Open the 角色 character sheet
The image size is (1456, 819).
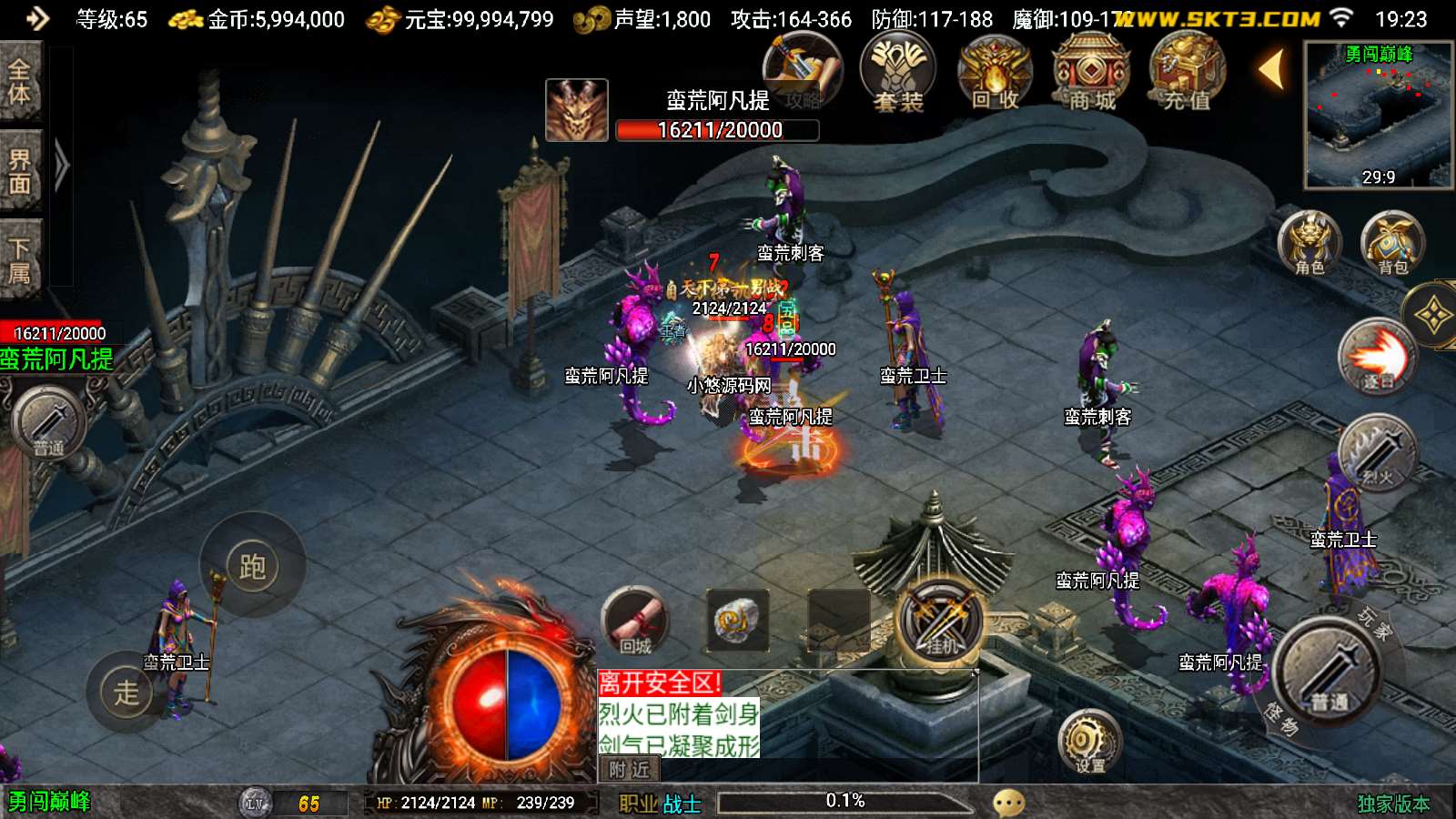tap(1309, 243)
